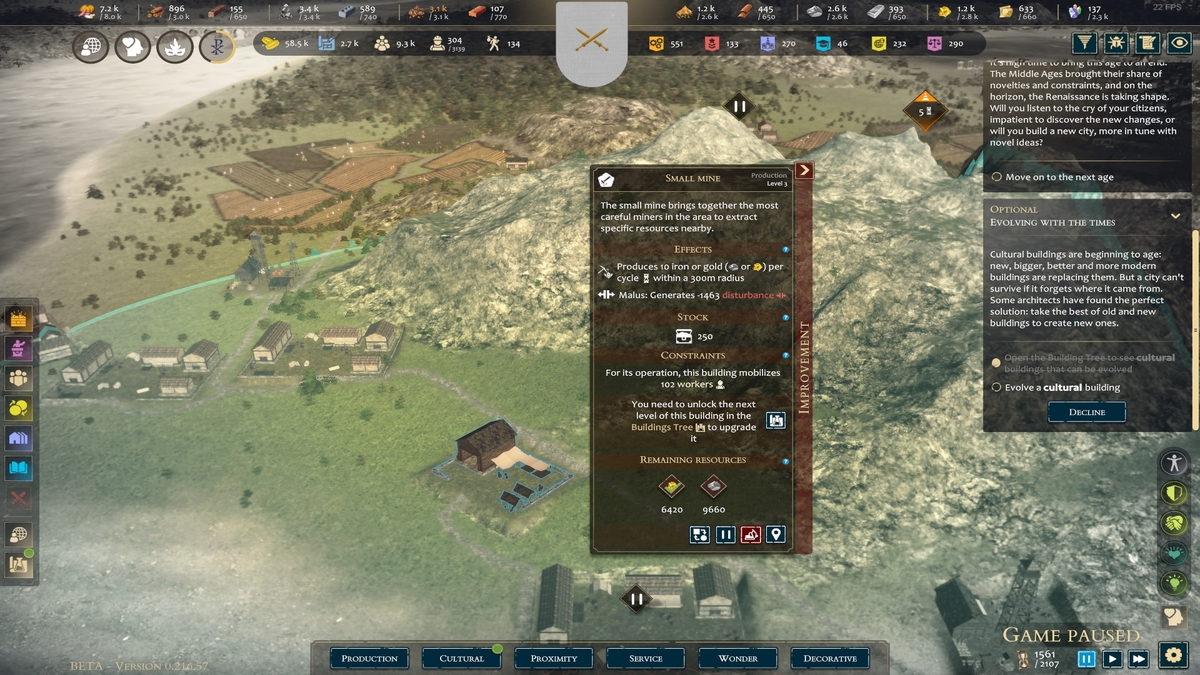Expand the Improvement side panel arrow
The width and height of the screenshot is (1200, 675).
coord(804,171)
